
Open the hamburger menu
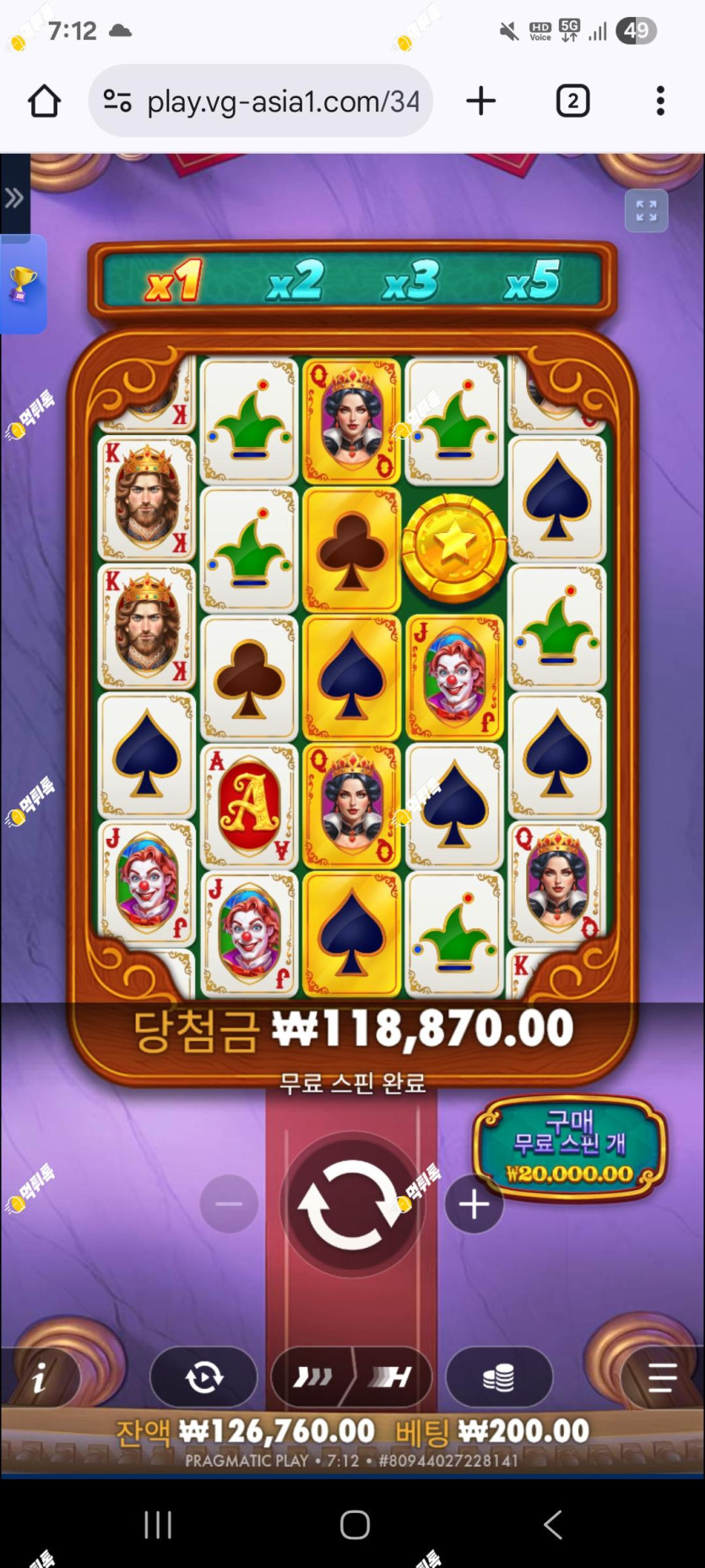point(661,1378)
